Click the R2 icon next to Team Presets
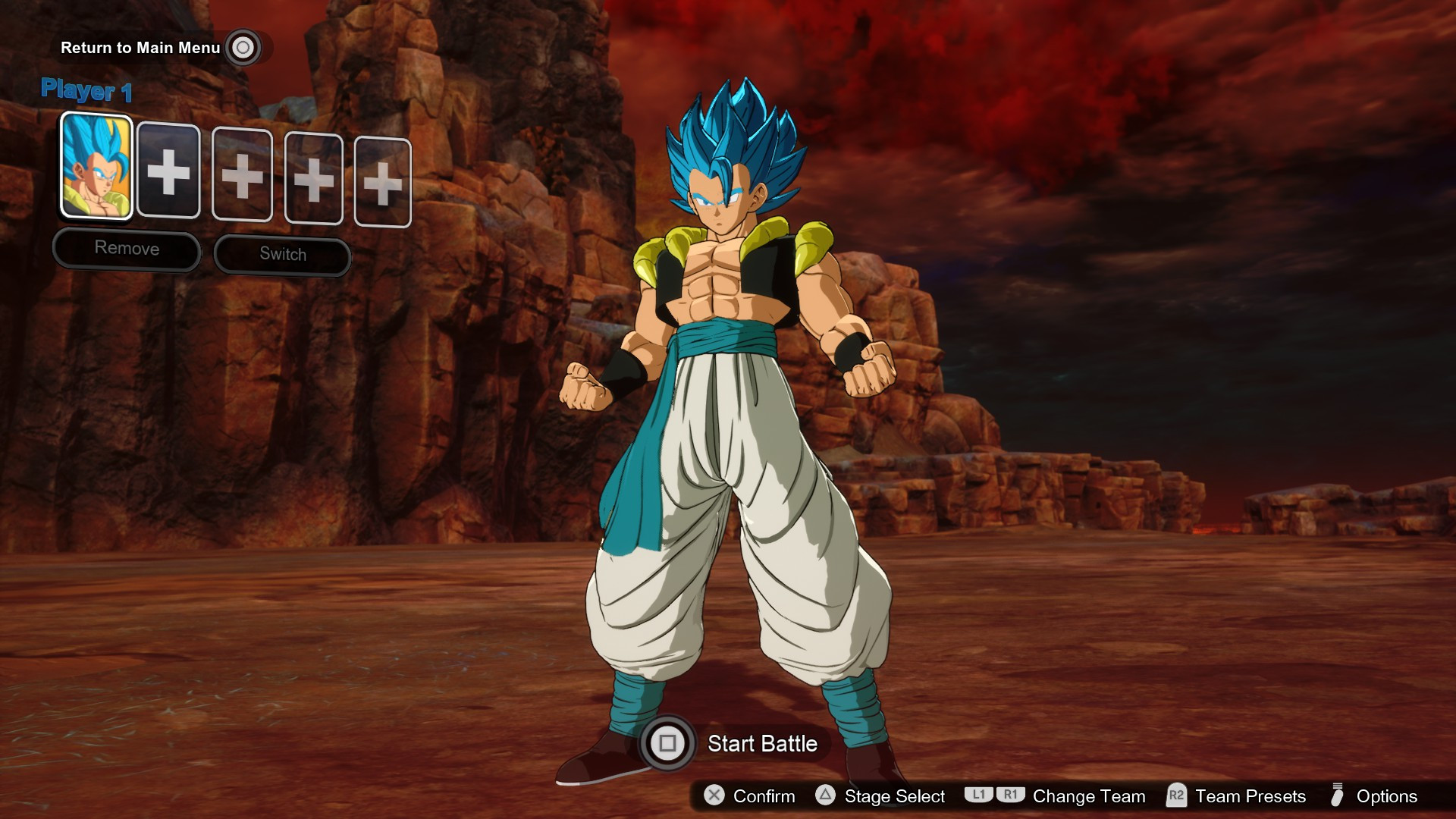Viewport: 1456px width, 819px height. 1177,797
